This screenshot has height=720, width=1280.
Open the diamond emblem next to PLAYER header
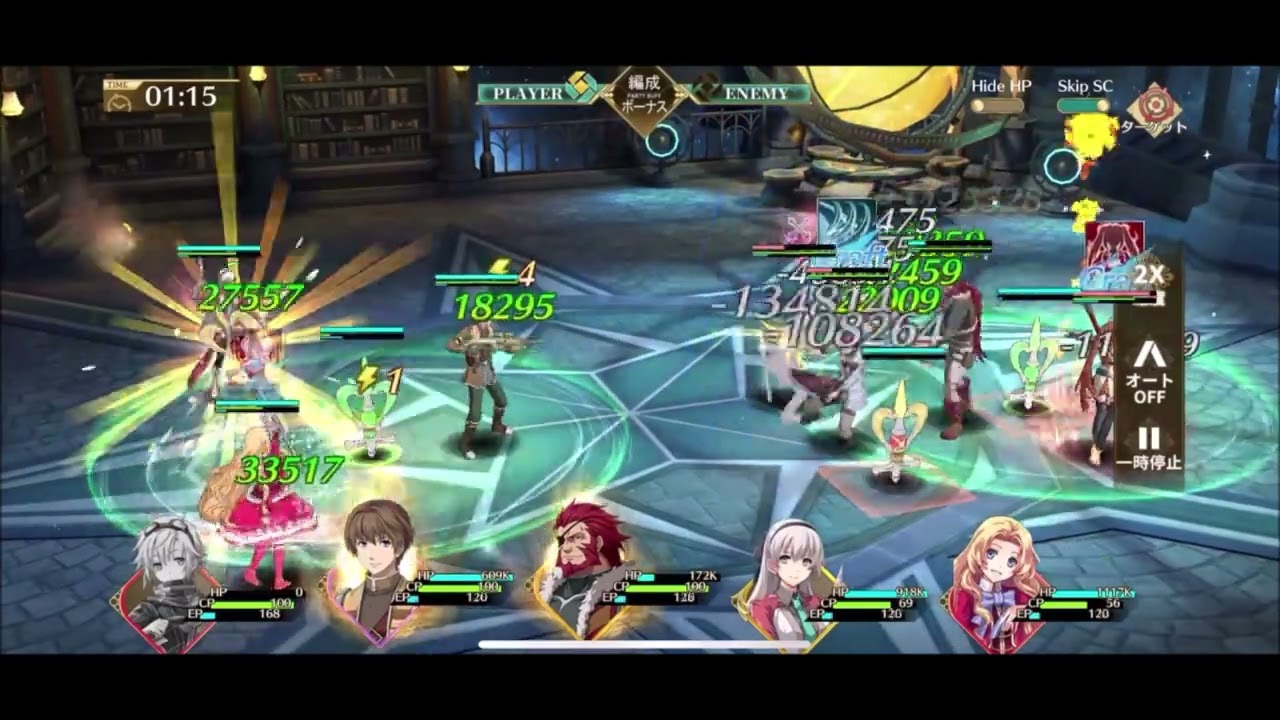(579, 89)
